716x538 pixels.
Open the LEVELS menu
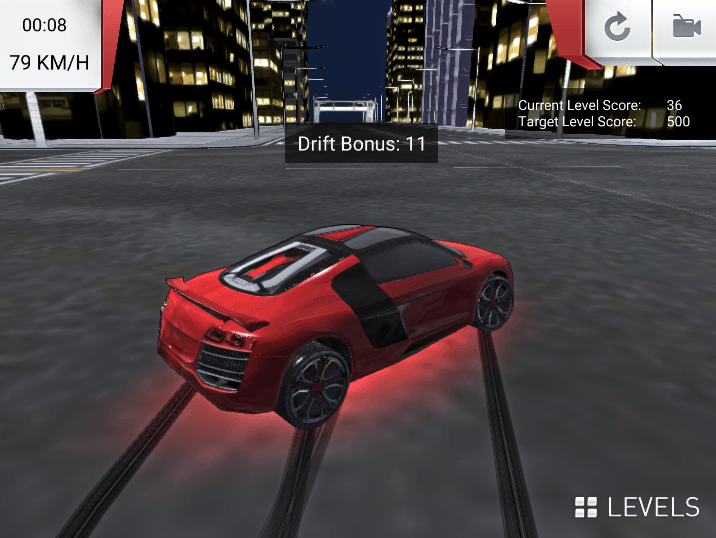(638, 507)
